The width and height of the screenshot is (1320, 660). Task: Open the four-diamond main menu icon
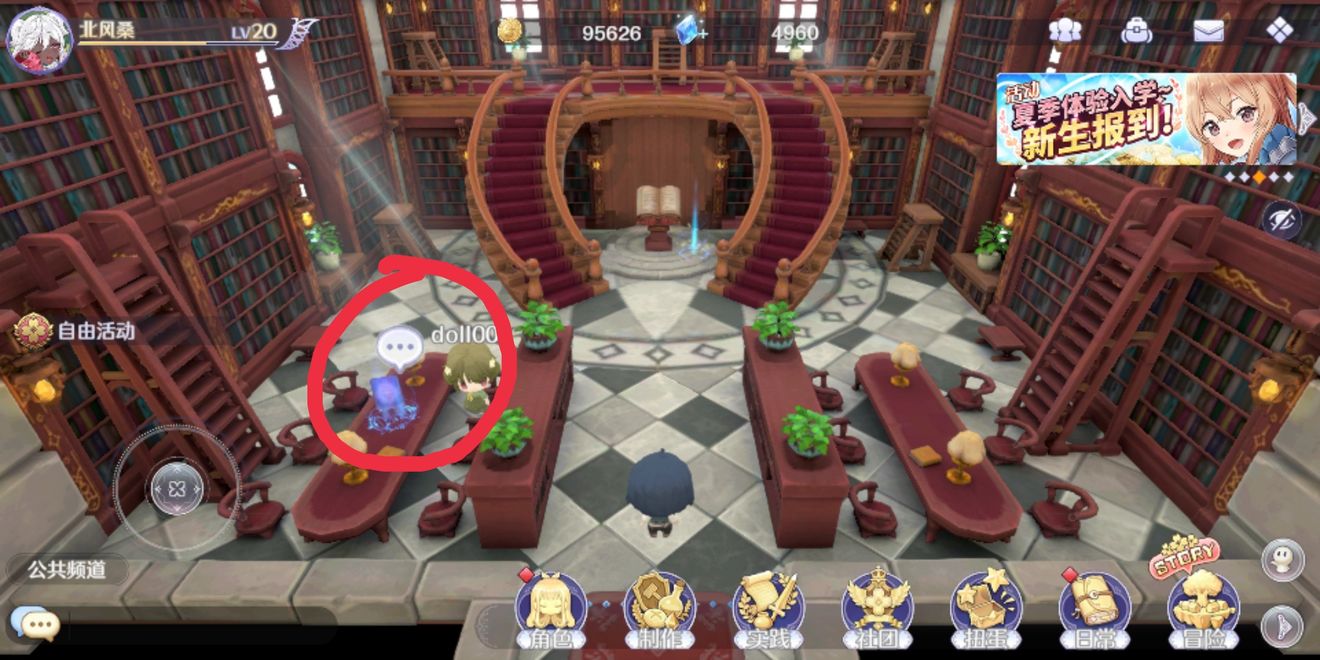coord(1280,30)
